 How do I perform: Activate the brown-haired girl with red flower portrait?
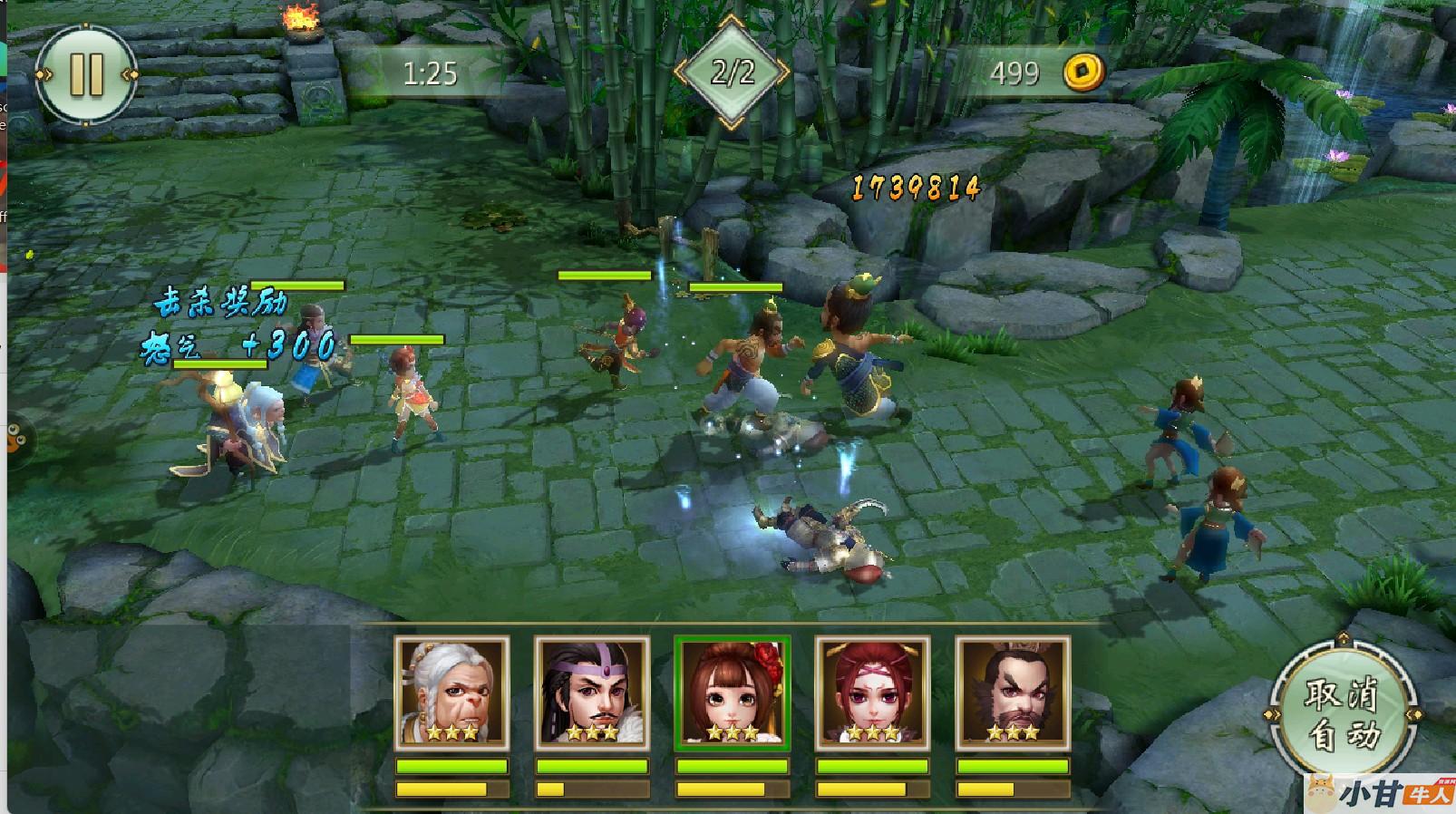coord(733,693)
